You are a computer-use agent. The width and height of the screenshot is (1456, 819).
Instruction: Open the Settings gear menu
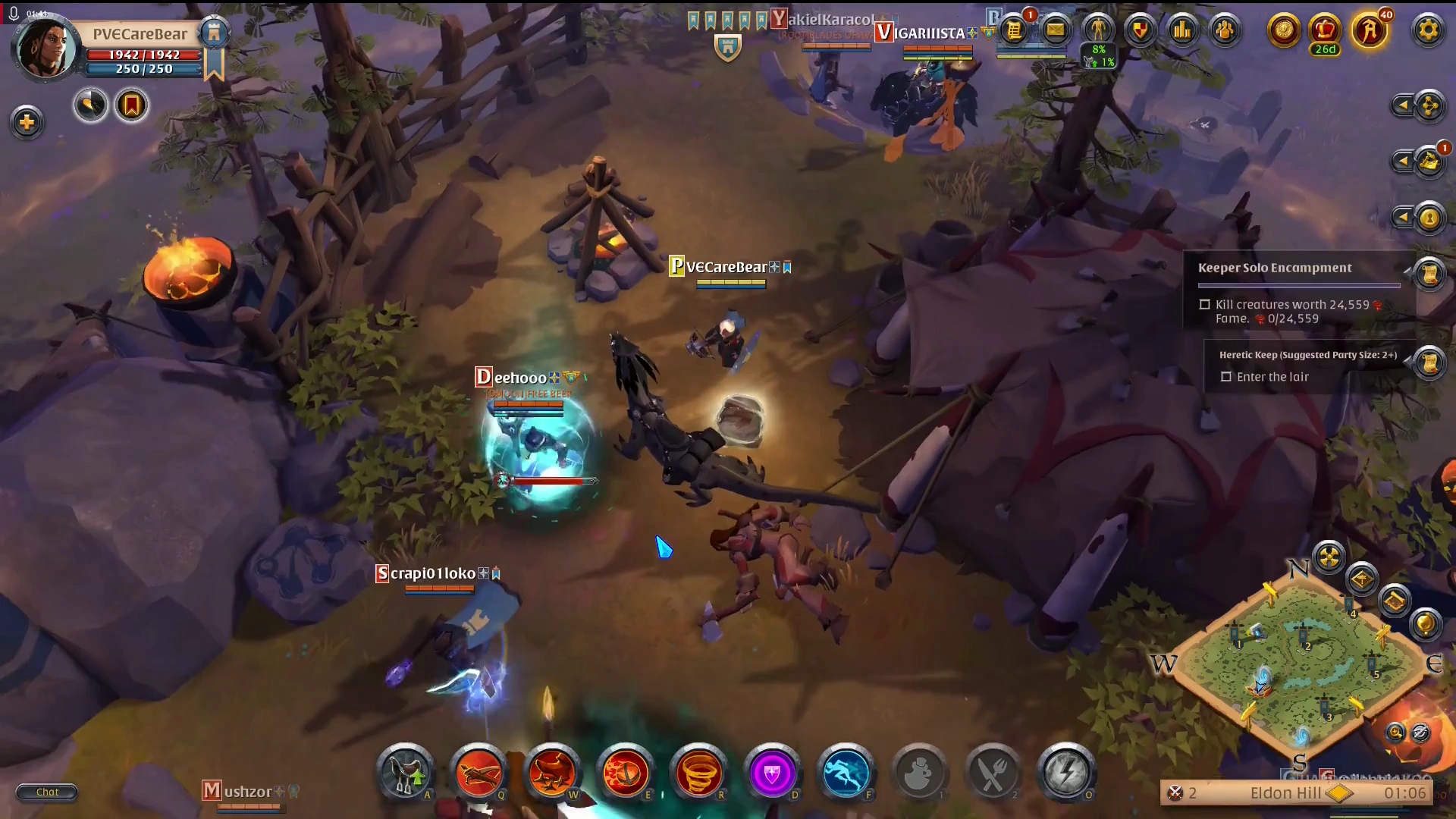[1427, 30]
